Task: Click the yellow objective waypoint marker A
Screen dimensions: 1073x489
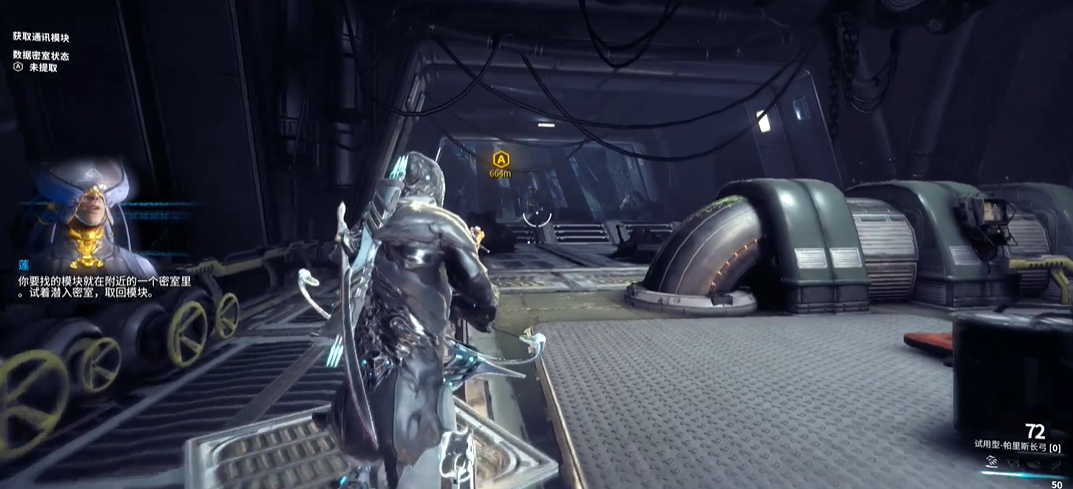Action: pyautogui.click(x=501, y=158)
